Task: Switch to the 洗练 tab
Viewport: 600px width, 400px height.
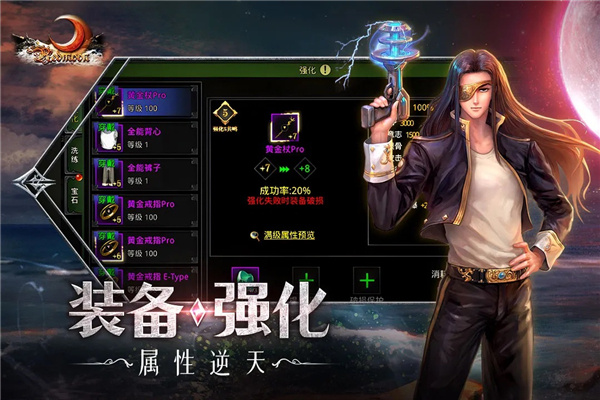Action: point(75,156)
